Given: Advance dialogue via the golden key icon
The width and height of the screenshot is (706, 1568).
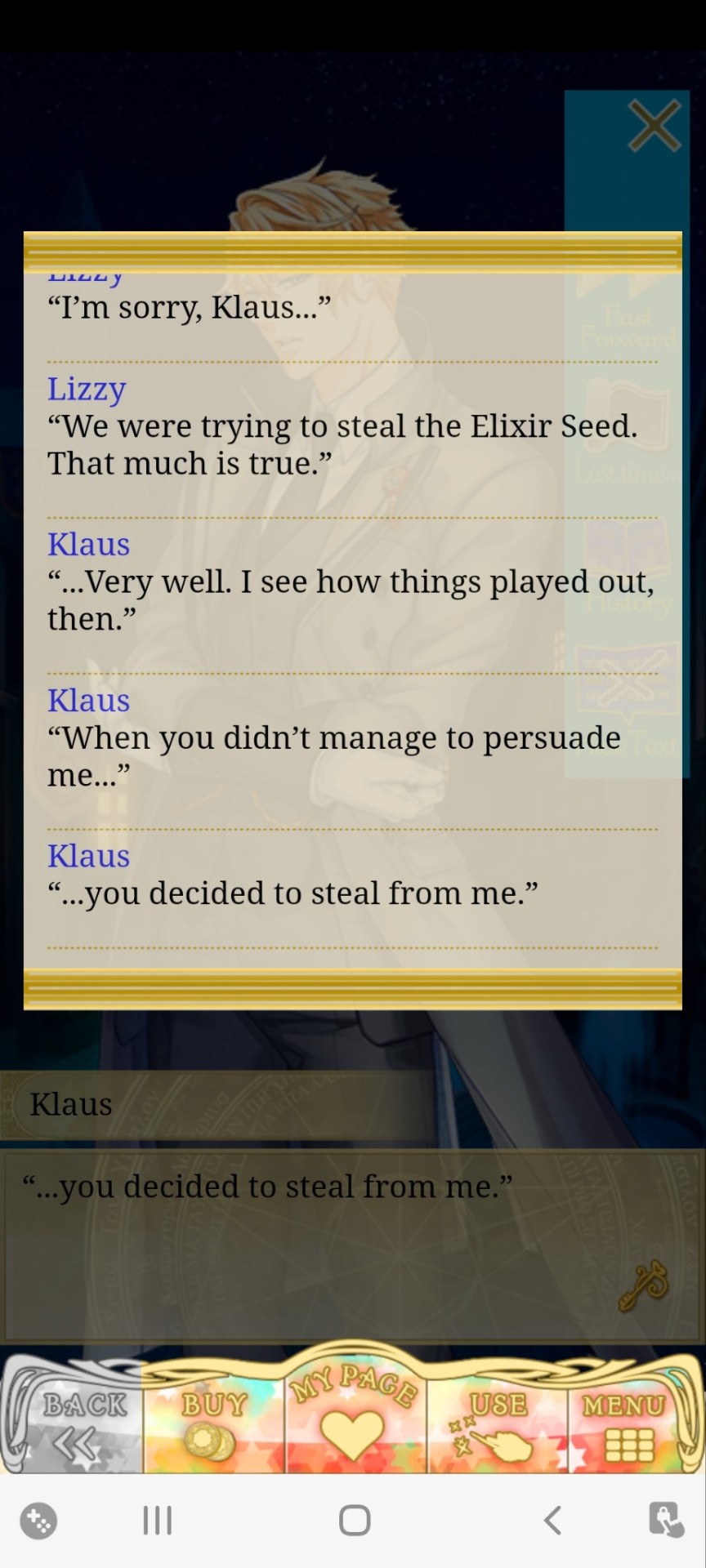Looking at the screenshot, I should [x=645, y=1285].
